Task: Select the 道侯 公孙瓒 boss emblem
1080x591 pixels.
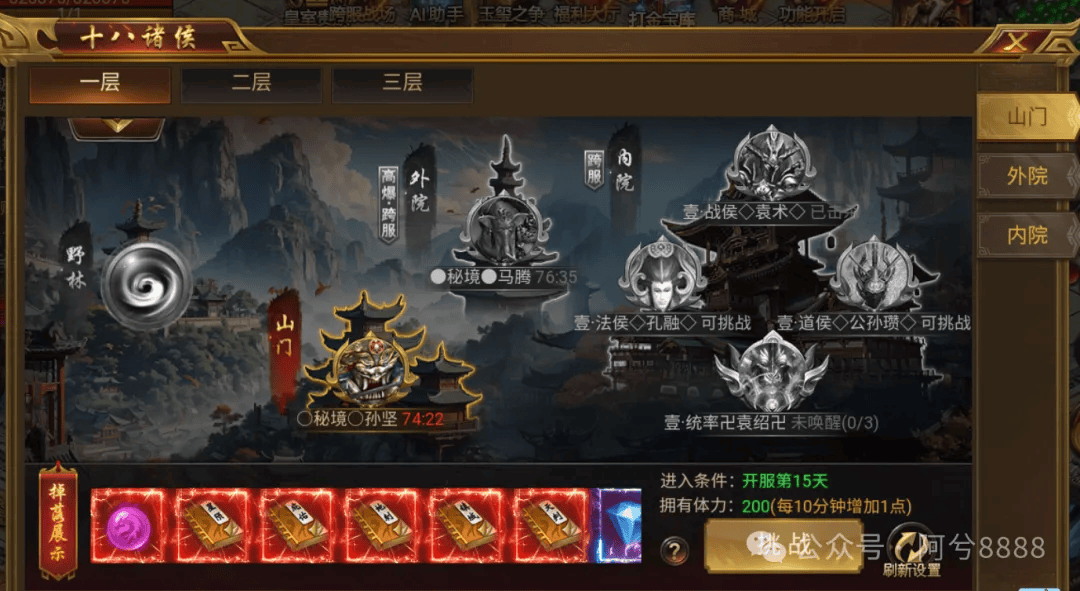Action: click(873, 274)
